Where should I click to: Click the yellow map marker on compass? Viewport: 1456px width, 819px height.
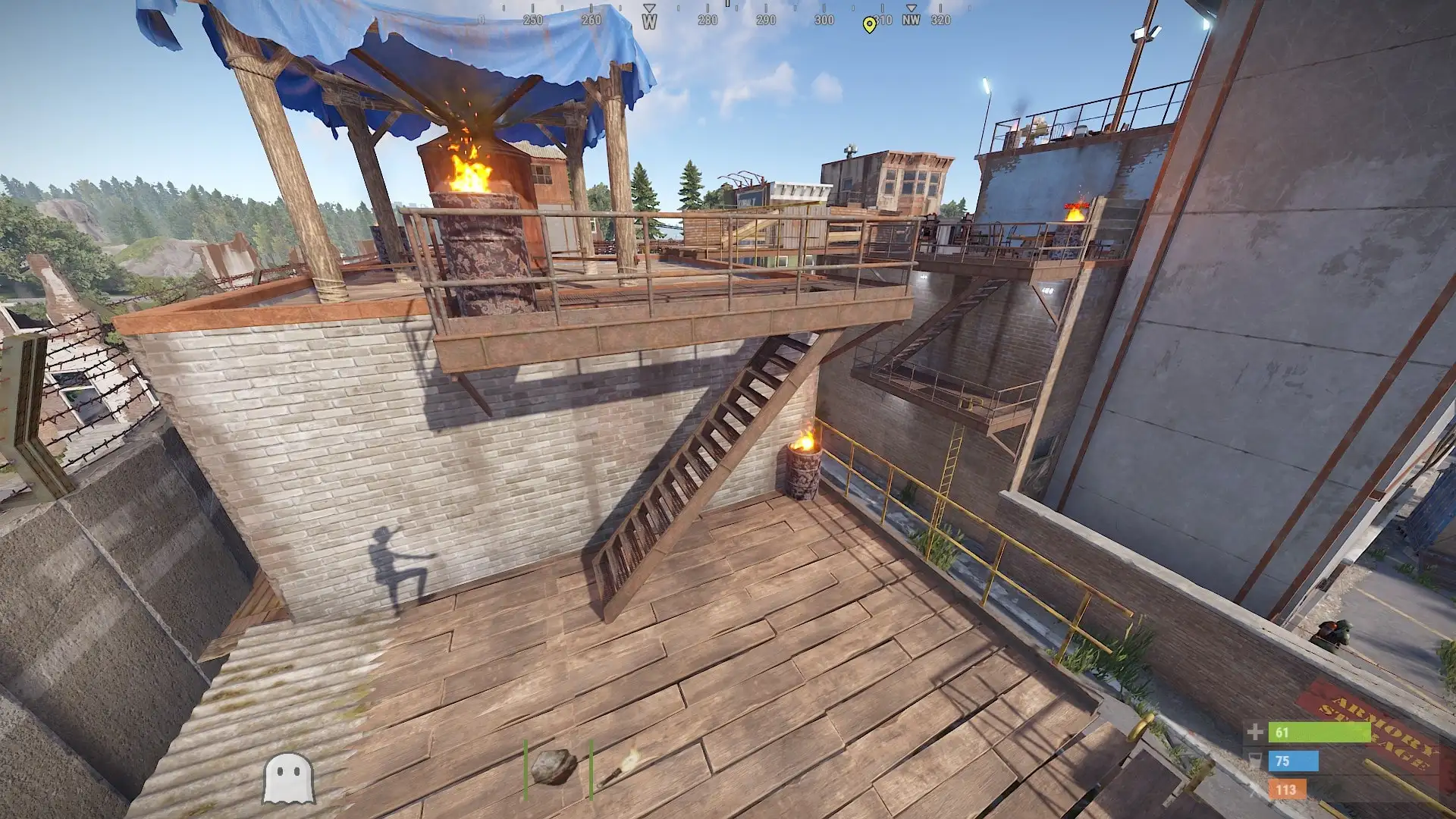pos(869,24)
